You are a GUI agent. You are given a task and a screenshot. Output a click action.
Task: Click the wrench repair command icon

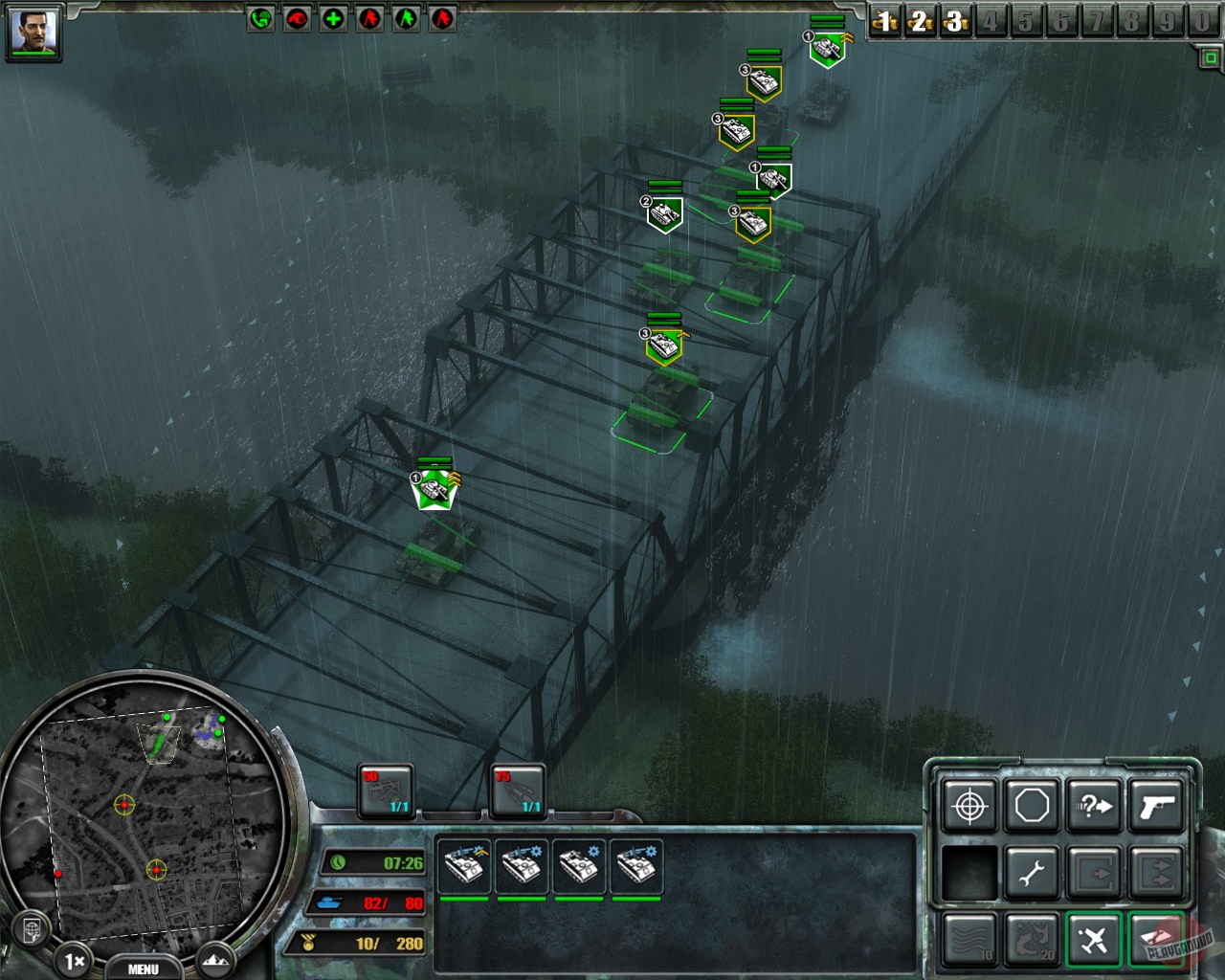[x=1034, y=871]
